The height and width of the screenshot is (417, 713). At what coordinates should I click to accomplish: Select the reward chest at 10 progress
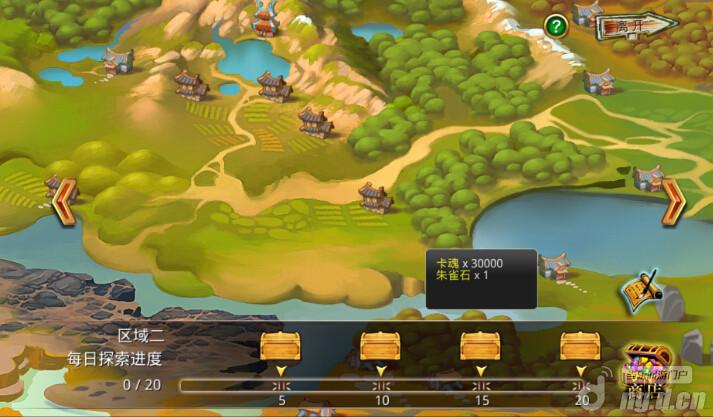pos(380,346)
